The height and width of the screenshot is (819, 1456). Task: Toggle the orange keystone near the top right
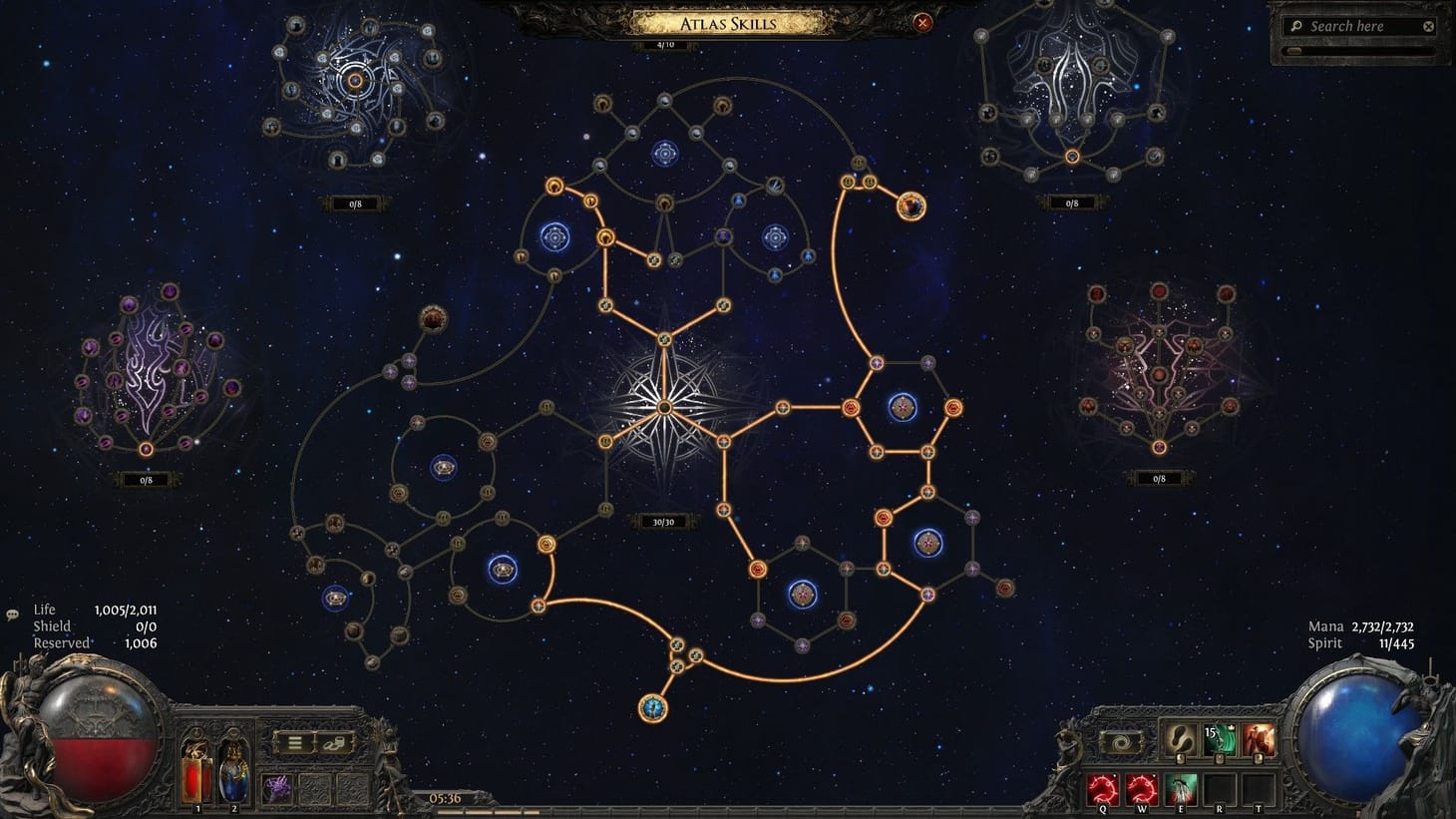coord(910,208)
